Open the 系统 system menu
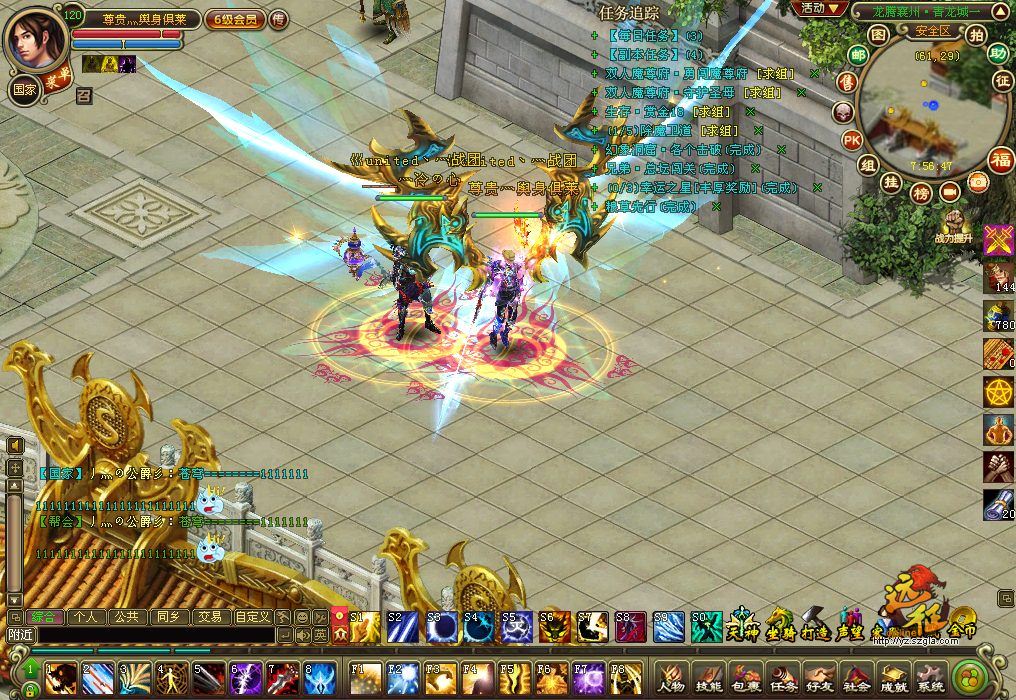Screen dimensions: 1016x700 pos(930,680)
